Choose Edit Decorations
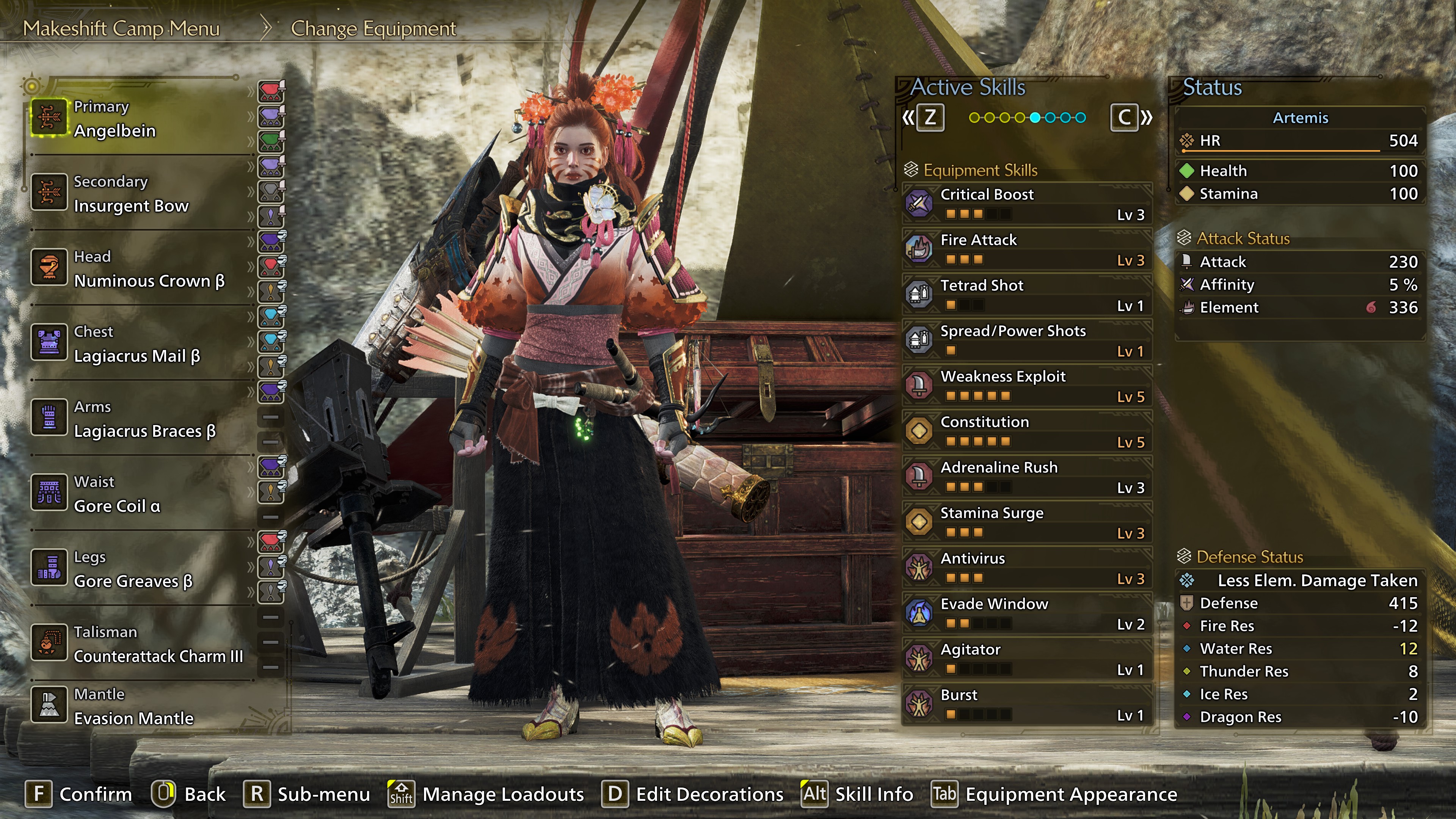The width and height of the screenshot is (1456, 819). [x=693, y=794]
